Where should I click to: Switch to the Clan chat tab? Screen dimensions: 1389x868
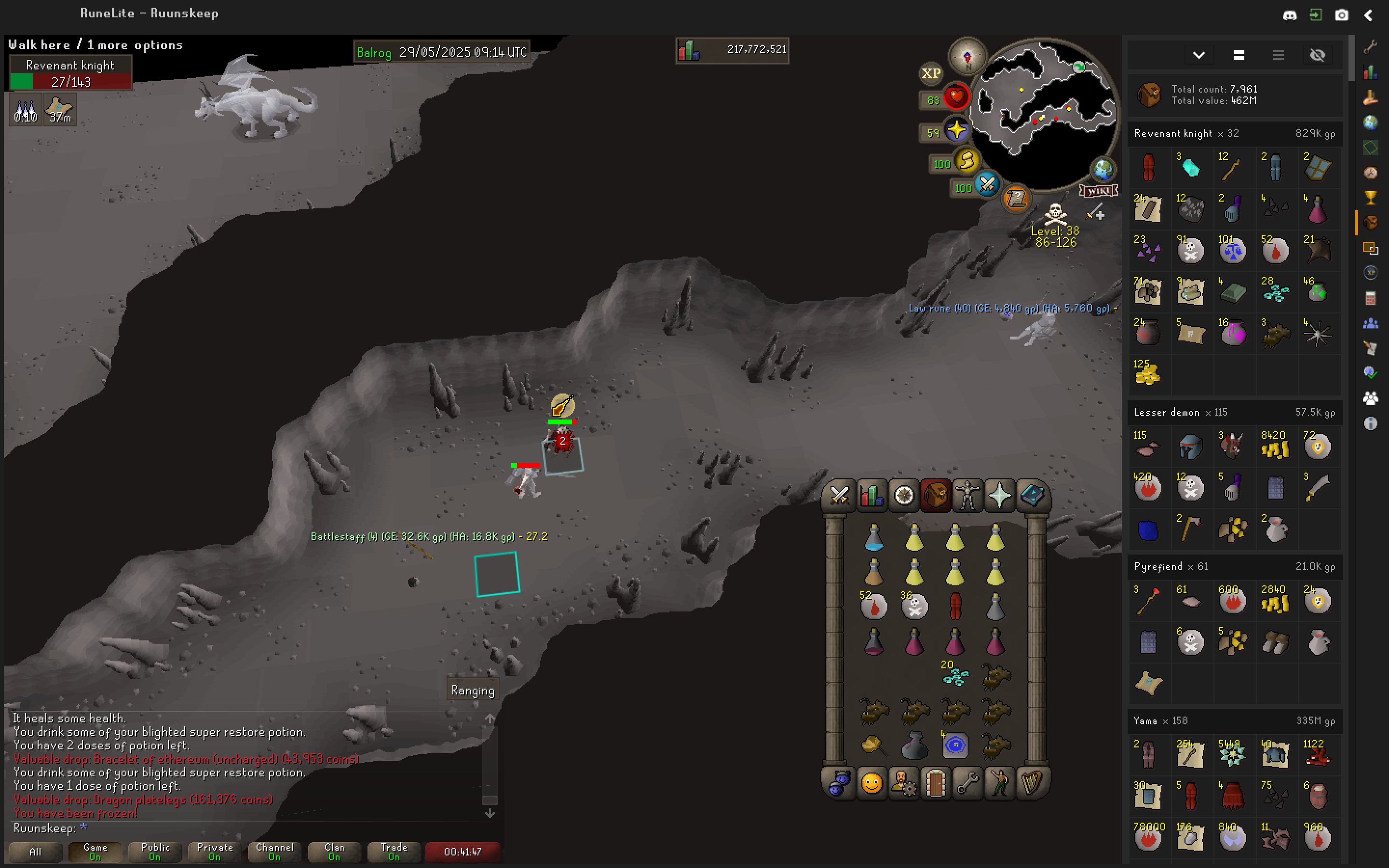click(334, 851)
